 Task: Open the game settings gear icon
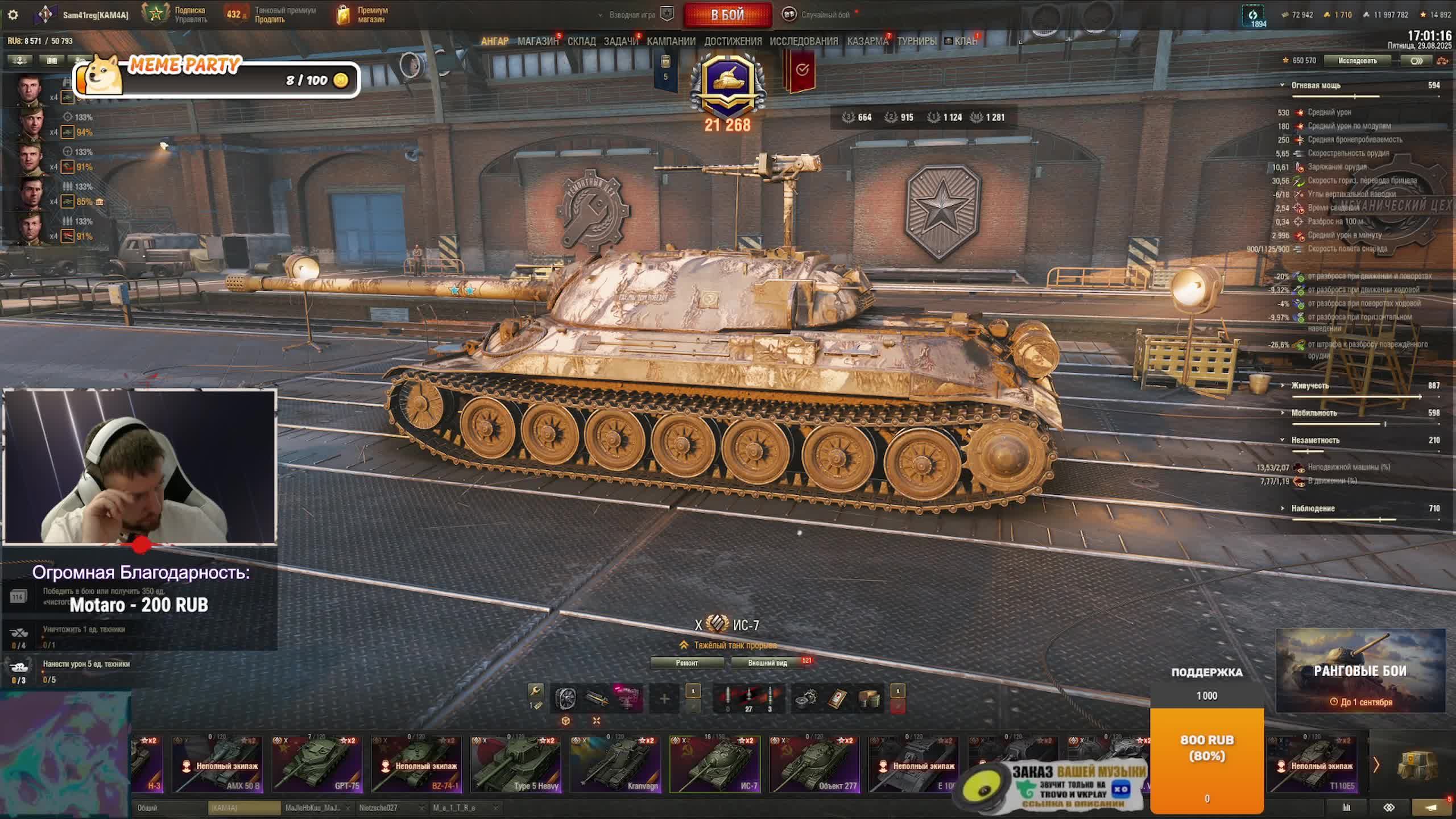pyautogui.click(x=13, y=15)
